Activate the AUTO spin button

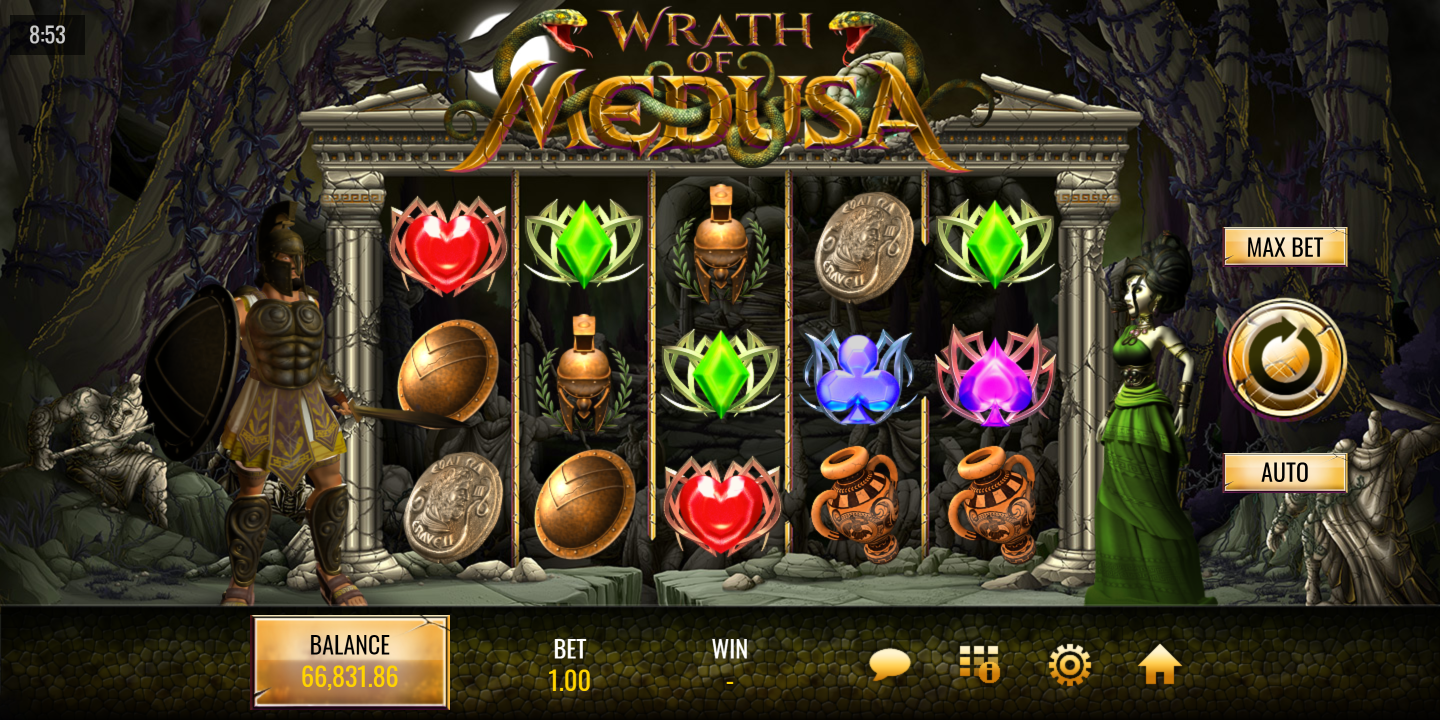[x=1285, y=472]
